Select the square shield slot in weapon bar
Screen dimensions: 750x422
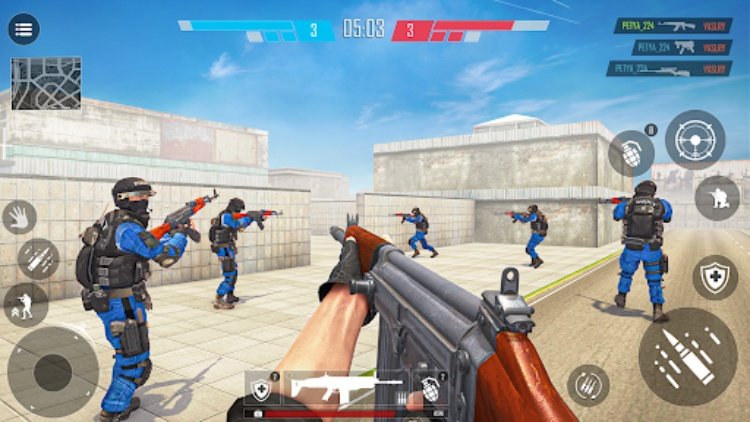[262, 388]
